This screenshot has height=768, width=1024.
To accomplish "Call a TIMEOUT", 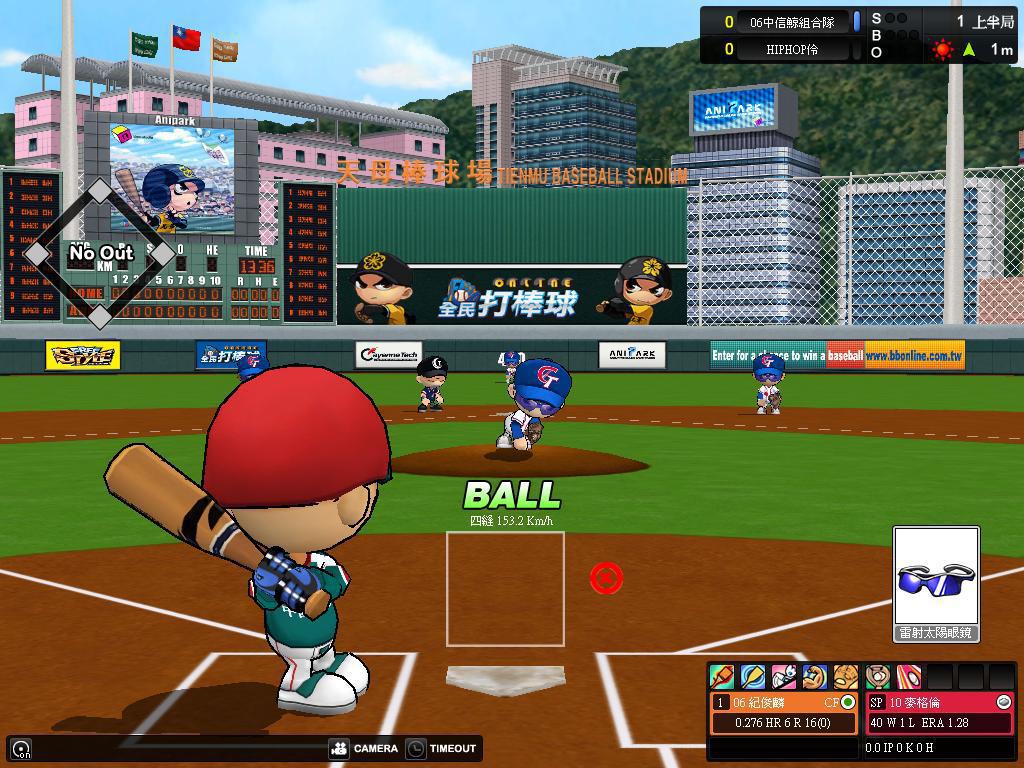I will (x=441, y=748).
